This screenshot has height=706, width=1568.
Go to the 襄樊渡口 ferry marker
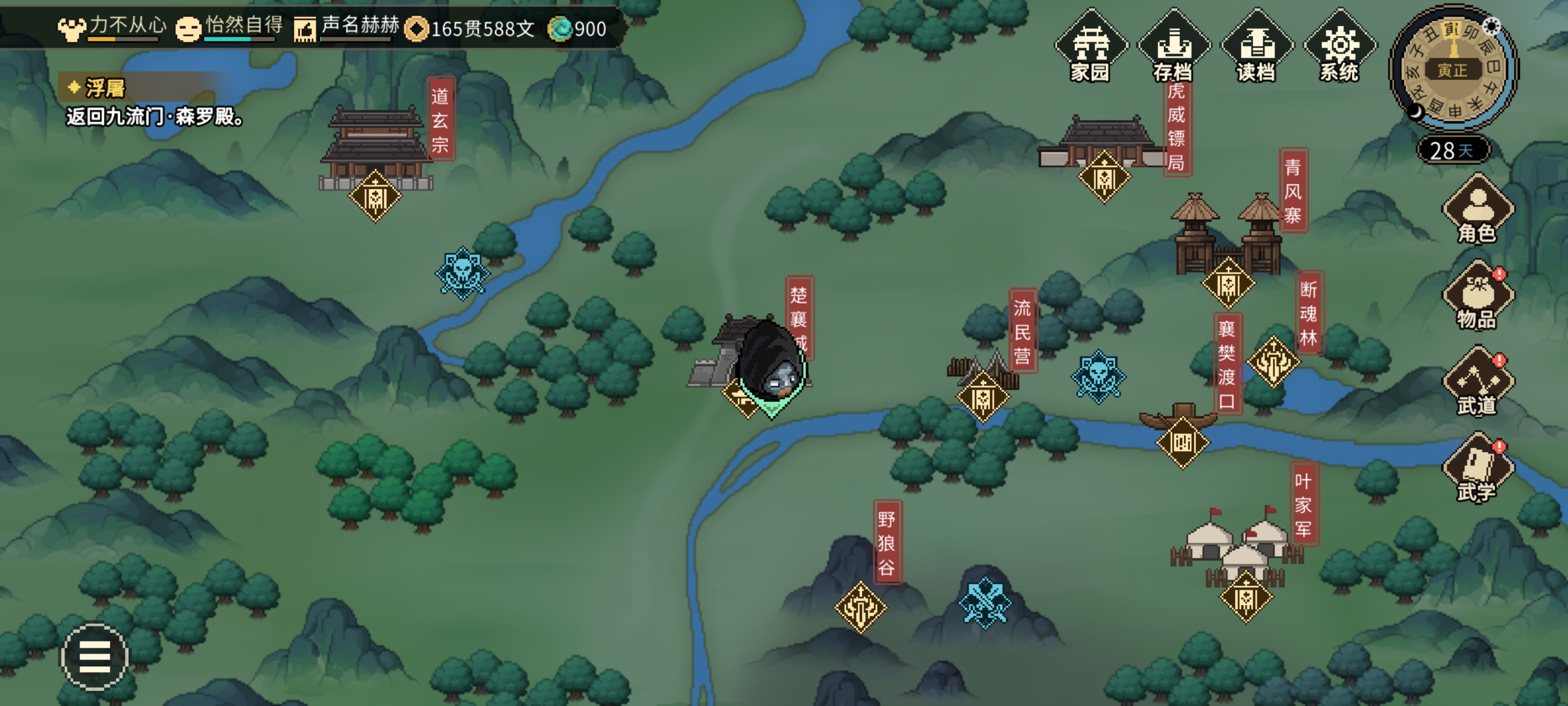(1182, 442)
